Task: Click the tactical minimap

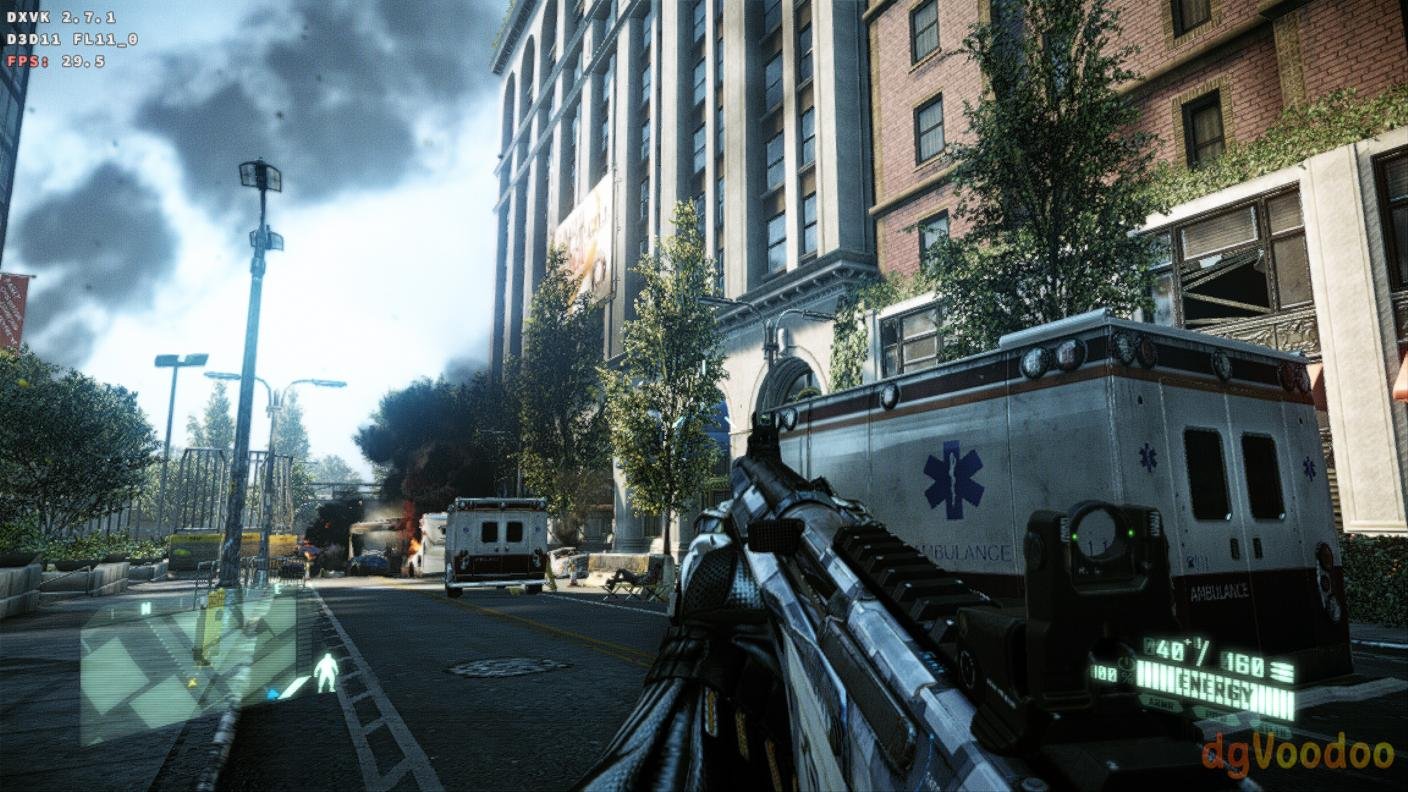Action: point(188,664)
